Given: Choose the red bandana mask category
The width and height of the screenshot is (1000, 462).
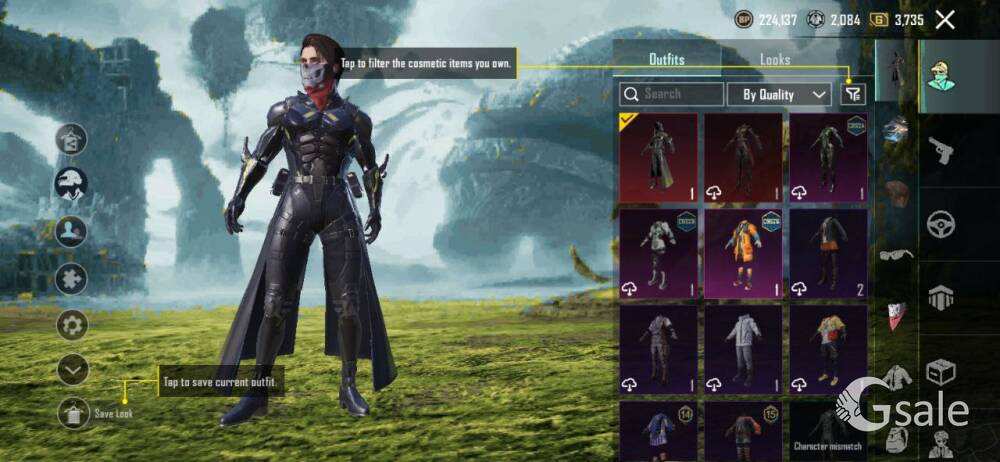Looking at the screenshot, I should pos(897,314).
